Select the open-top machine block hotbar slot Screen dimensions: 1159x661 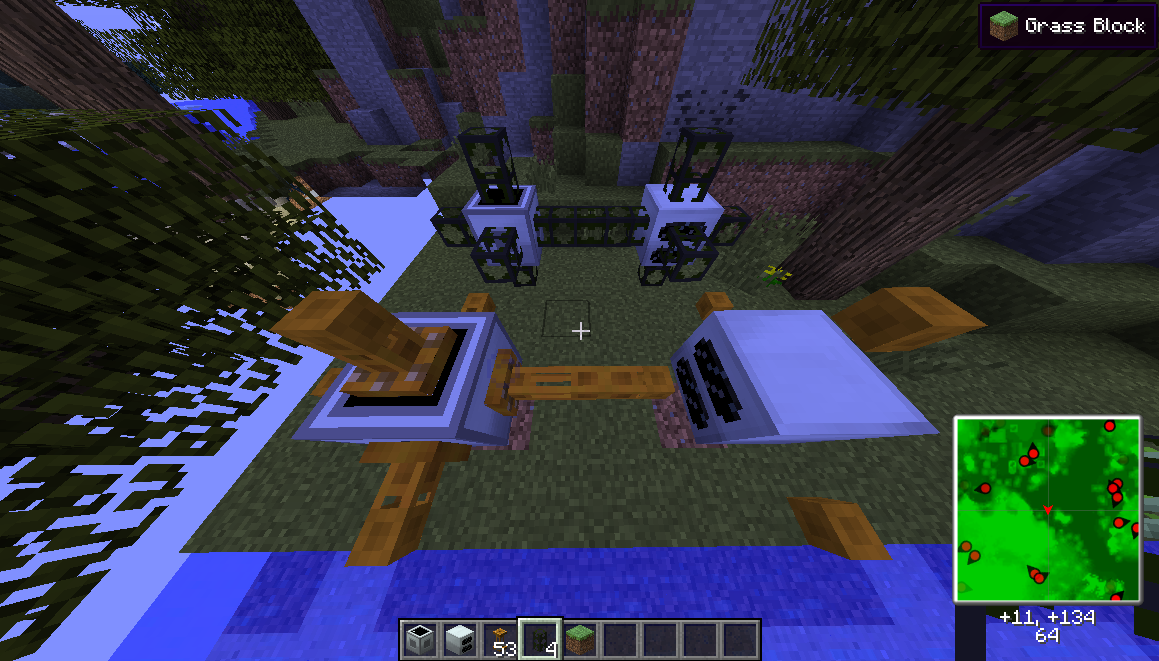[x=419, y=639]
